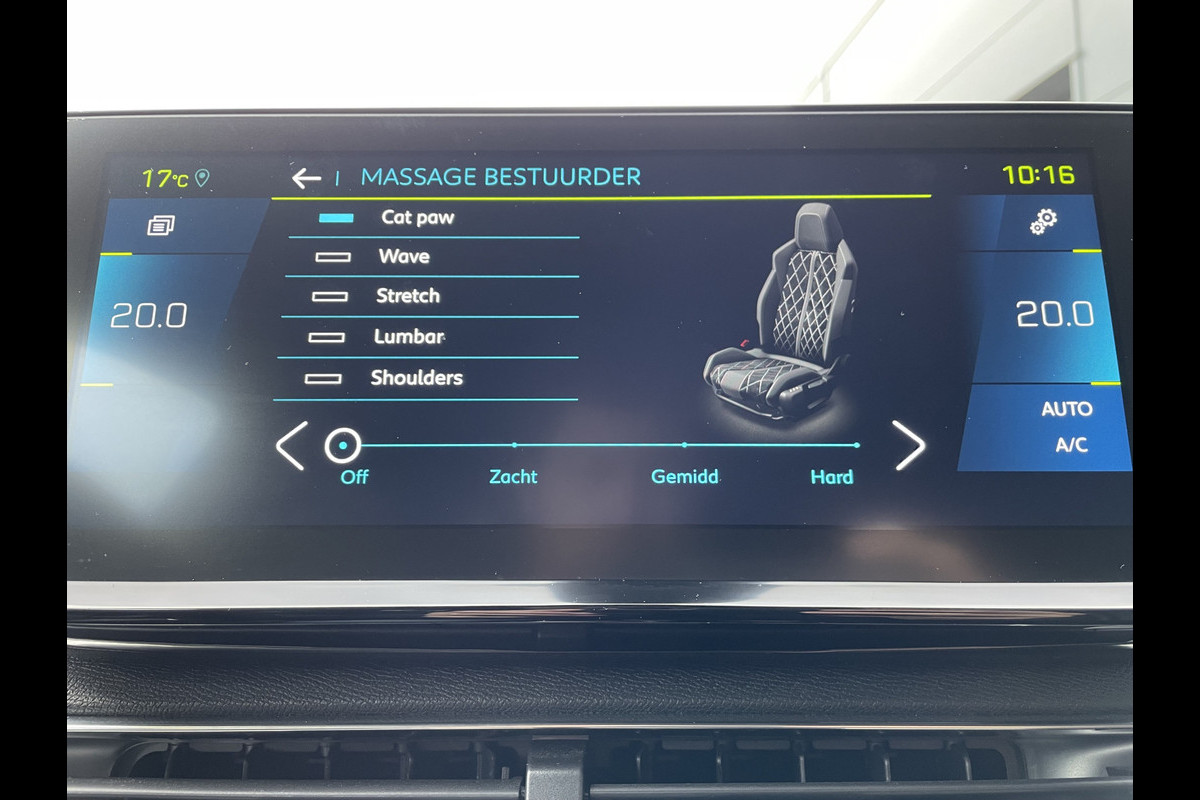Set massage intensity to Hard

click(855, 446)
